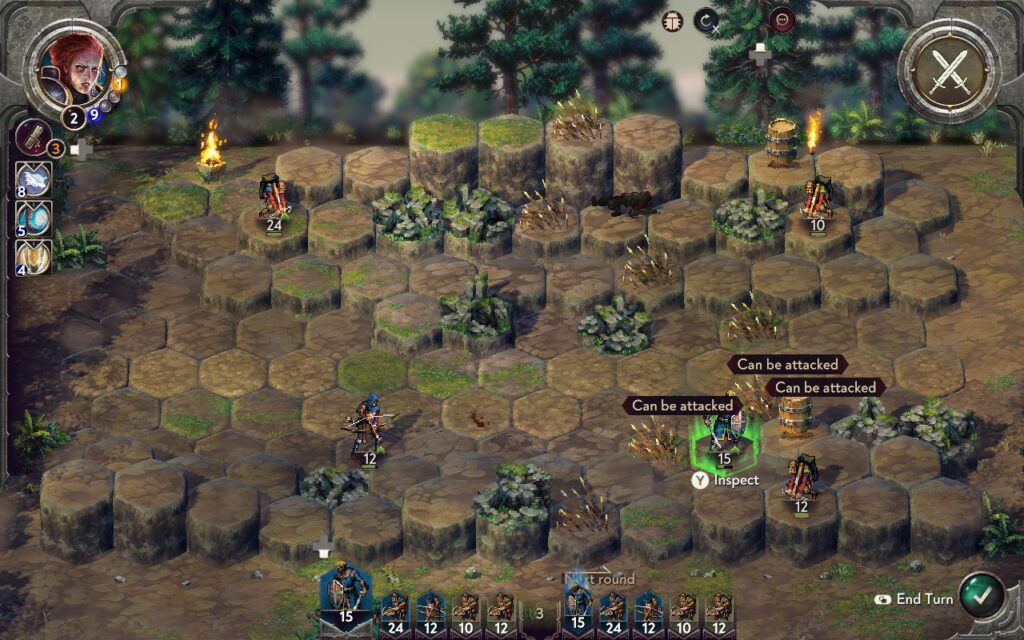Open the scroll spellbook icon
1024x640 pixels.
point(34,137)
